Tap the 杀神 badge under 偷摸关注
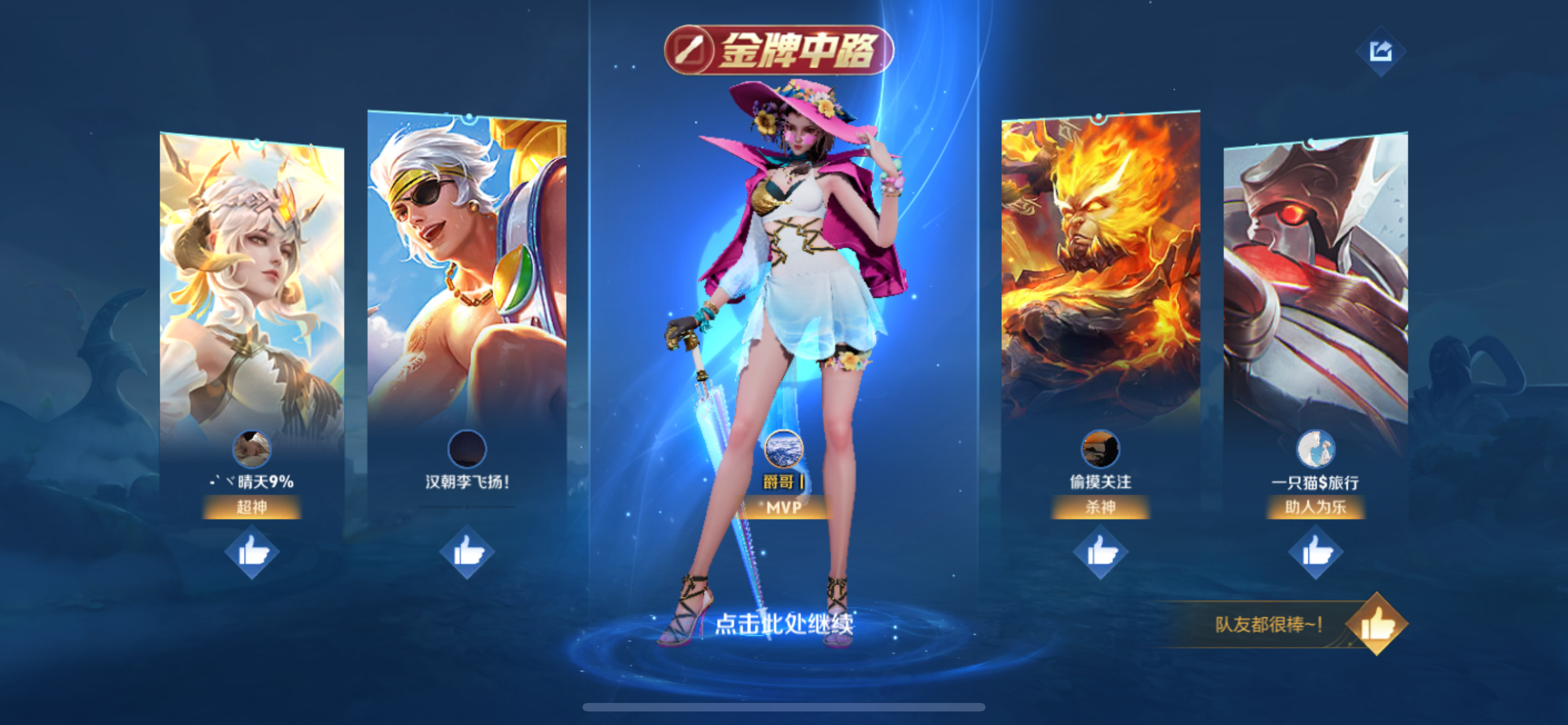The image size is (1568, 725). click(x=1103, y=506)
